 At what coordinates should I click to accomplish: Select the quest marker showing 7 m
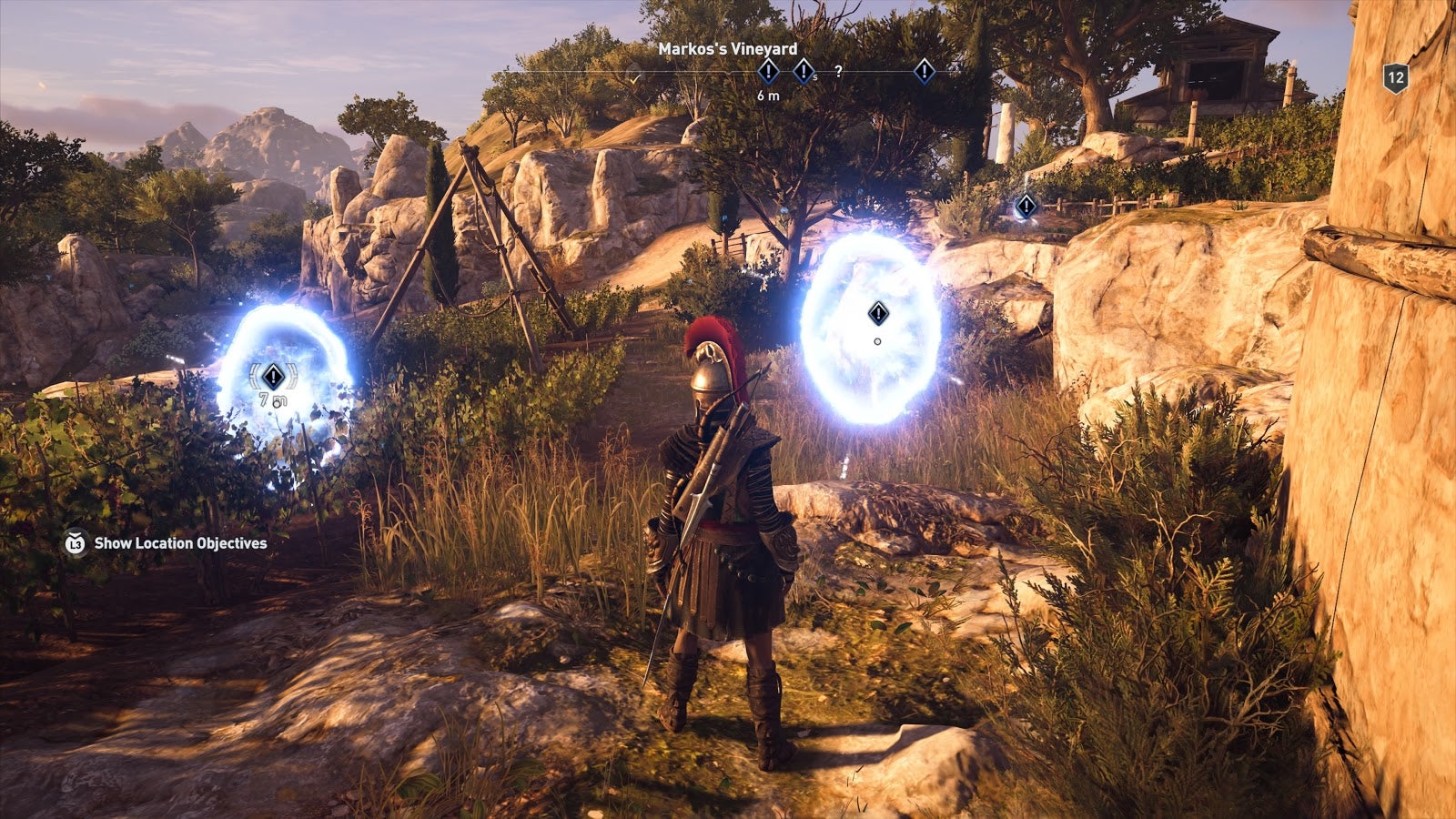click(x=273, y=376)
